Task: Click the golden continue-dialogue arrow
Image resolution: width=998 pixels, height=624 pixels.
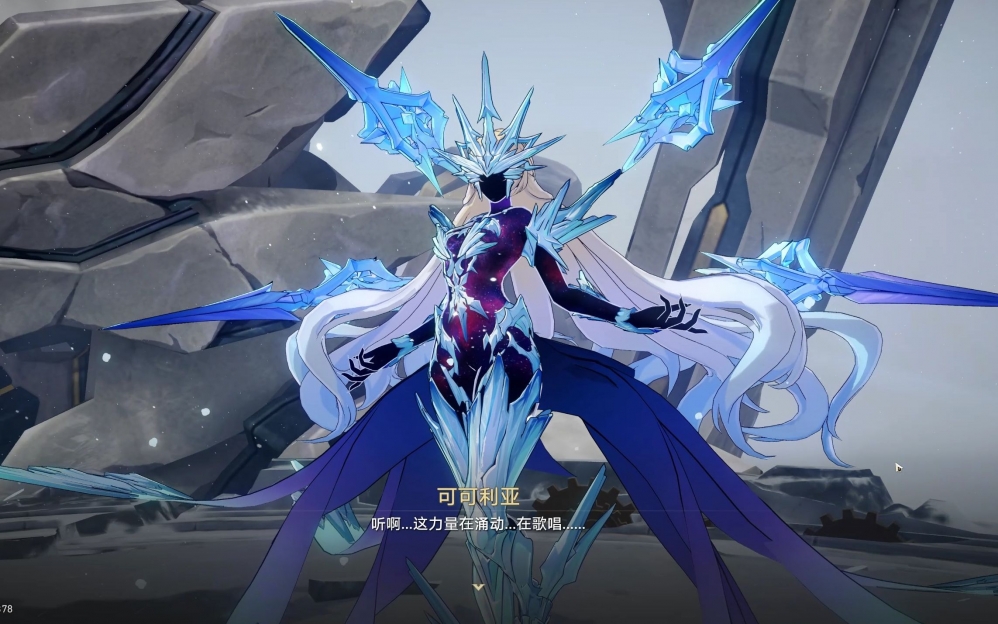Action: [x=479, y=586]
